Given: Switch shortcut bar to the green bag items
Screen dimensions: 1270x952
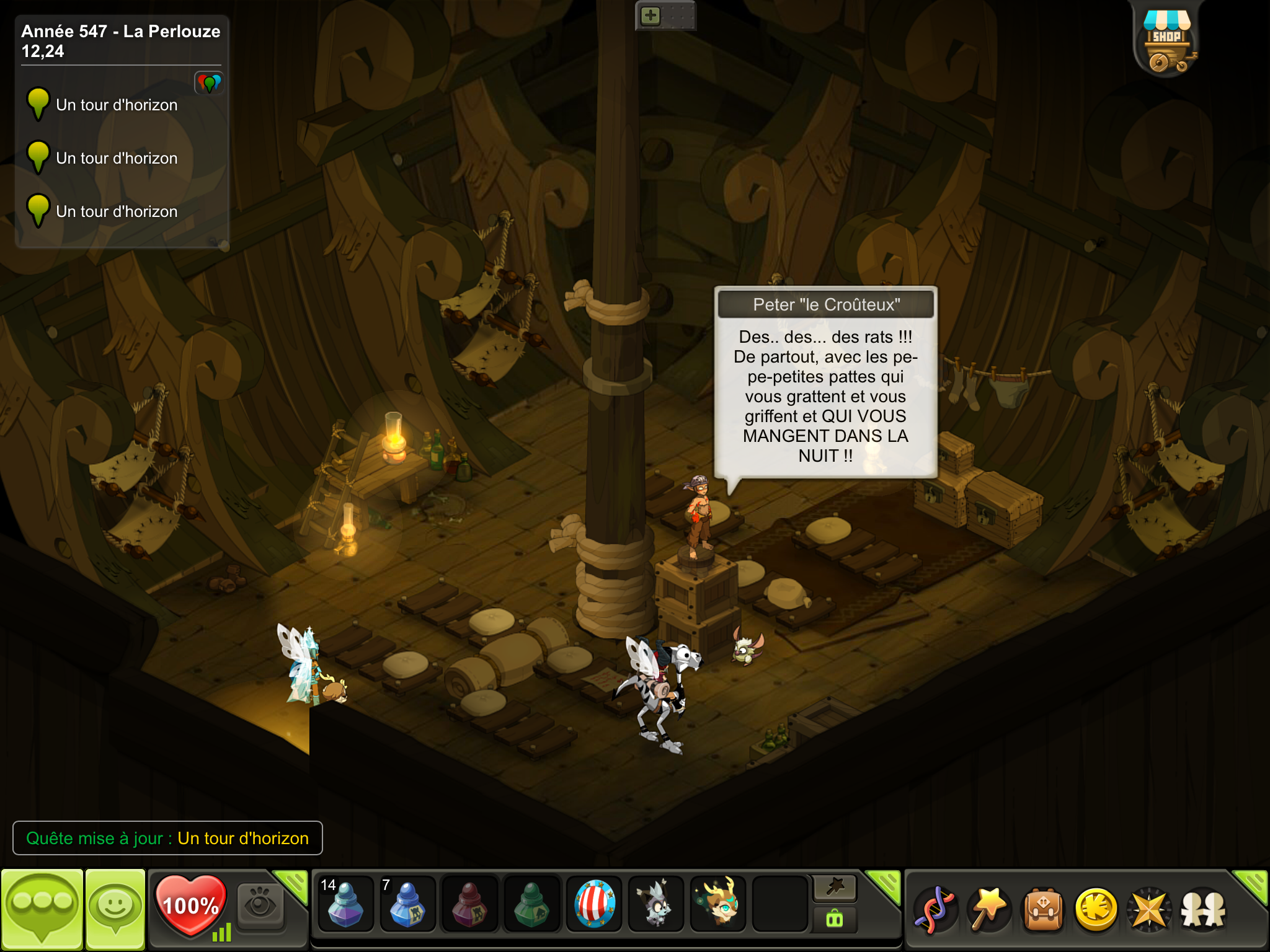Looking at the screenshot, I should click(x=835, y=919).
